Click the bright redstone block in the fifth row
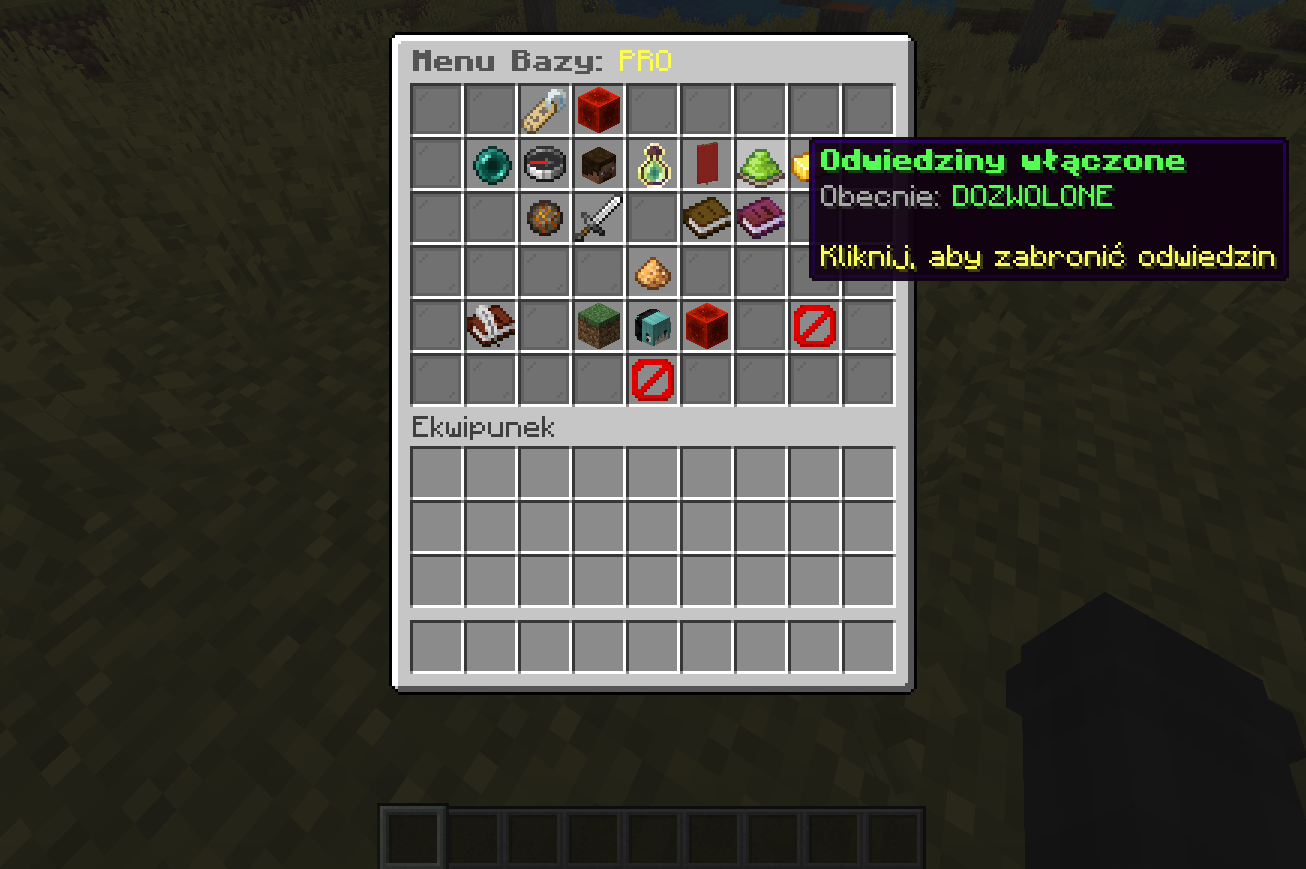 707,326
